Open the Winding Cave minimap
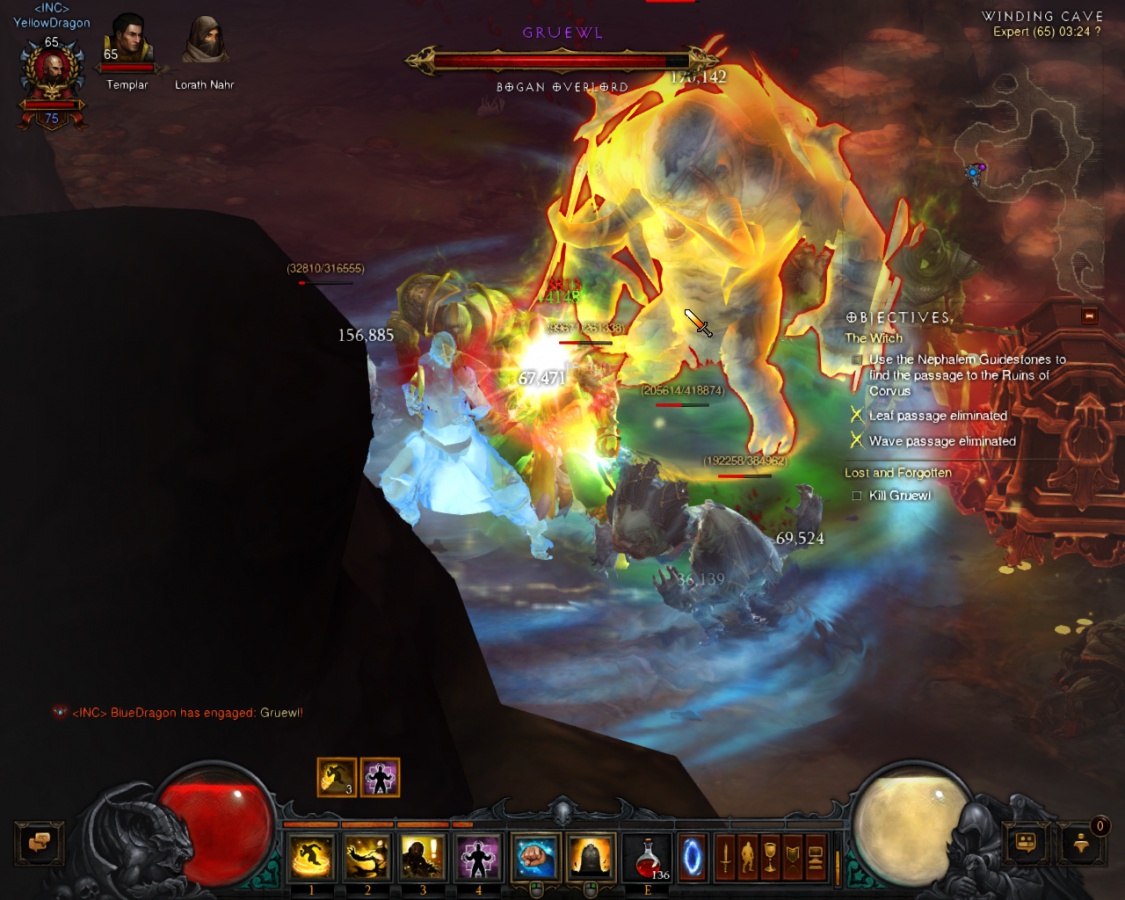This screenshot has height=900, width=1125. tap(1040, 150)
